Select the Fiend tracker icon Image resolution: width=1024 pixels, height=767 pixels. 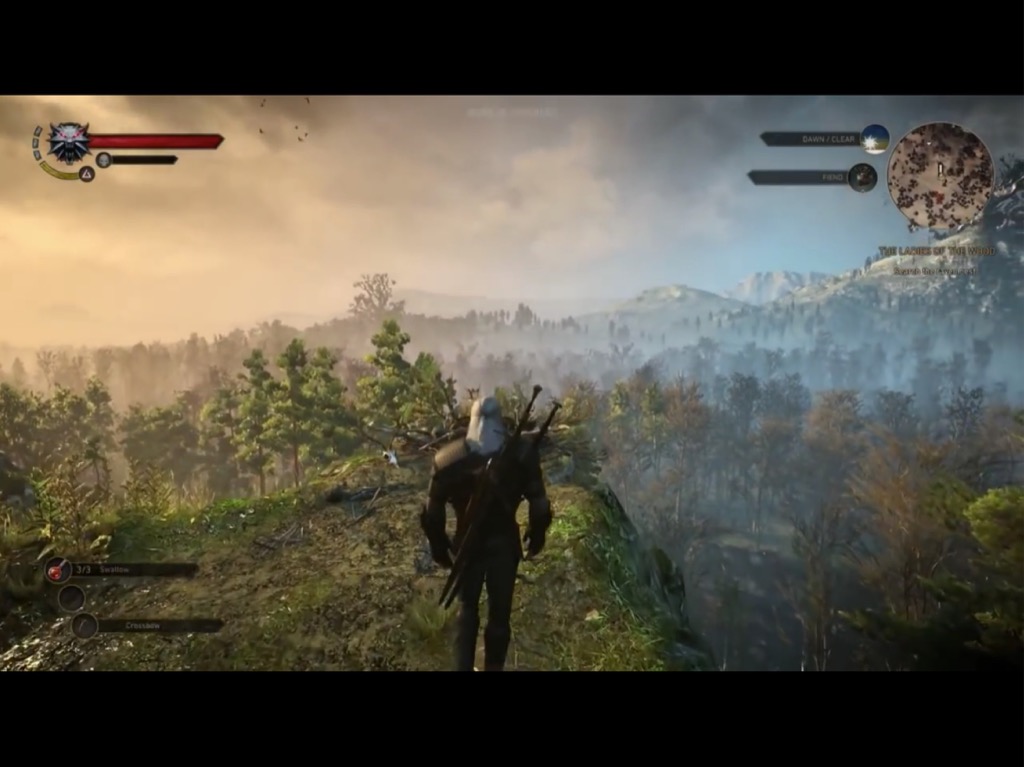(x=862, y=177)
